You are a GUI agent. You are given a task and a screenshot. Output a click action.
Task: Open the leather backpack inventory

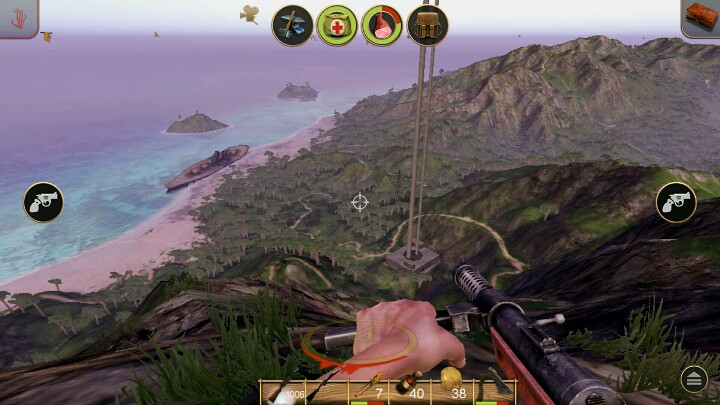click(427, 24)
